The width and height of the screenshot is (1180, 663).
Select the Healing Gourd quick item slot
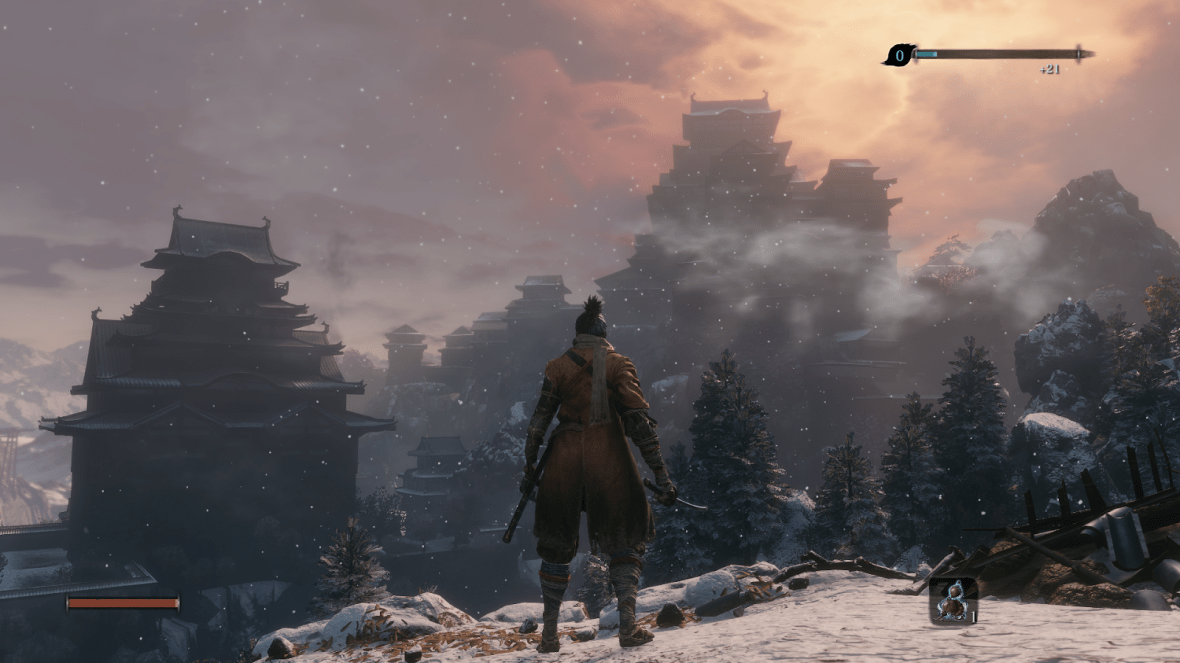pyautogui.click(x=952, y=600)
